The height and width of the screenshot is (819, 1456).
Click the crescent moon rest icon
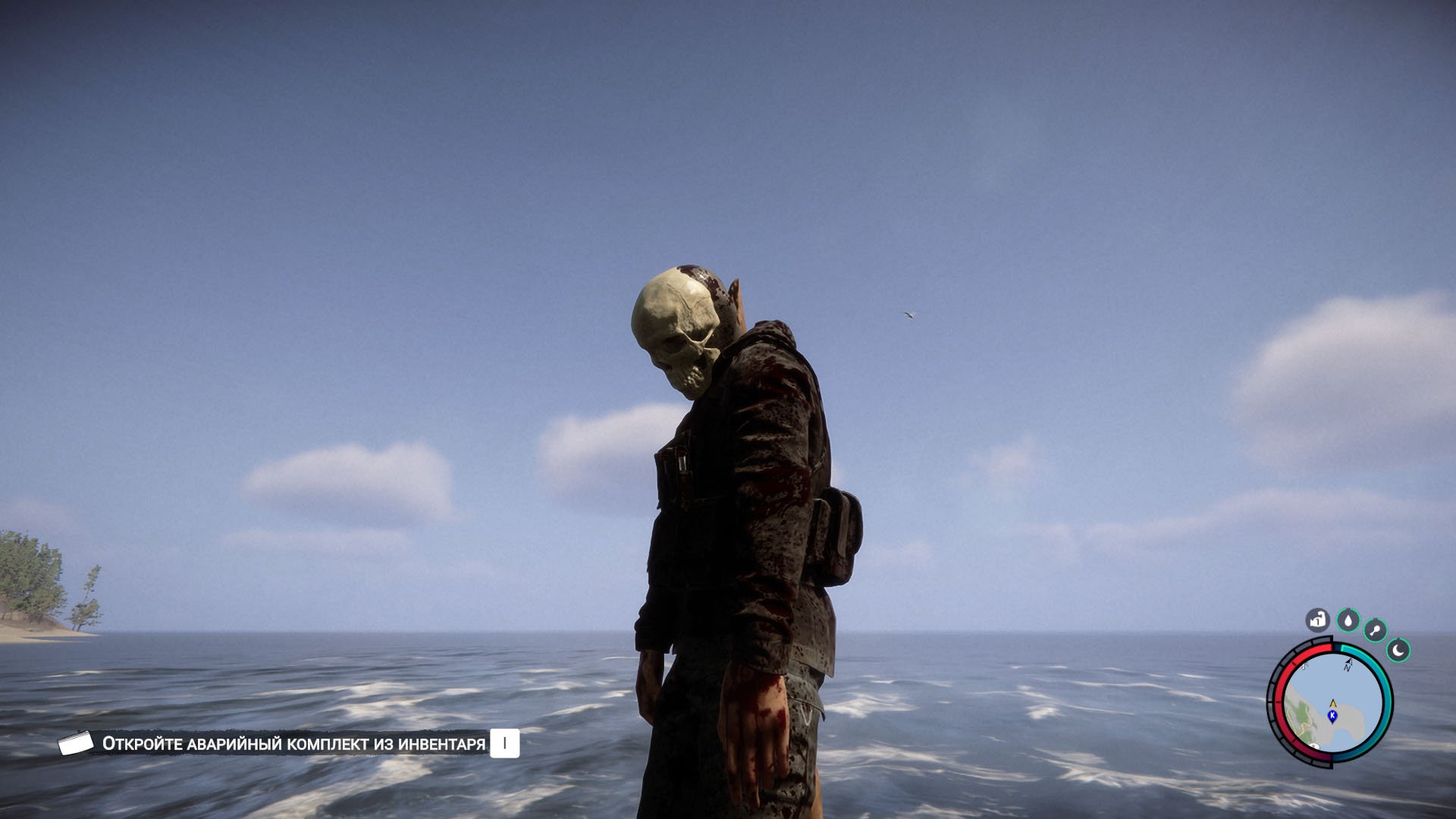point(1398,650)
